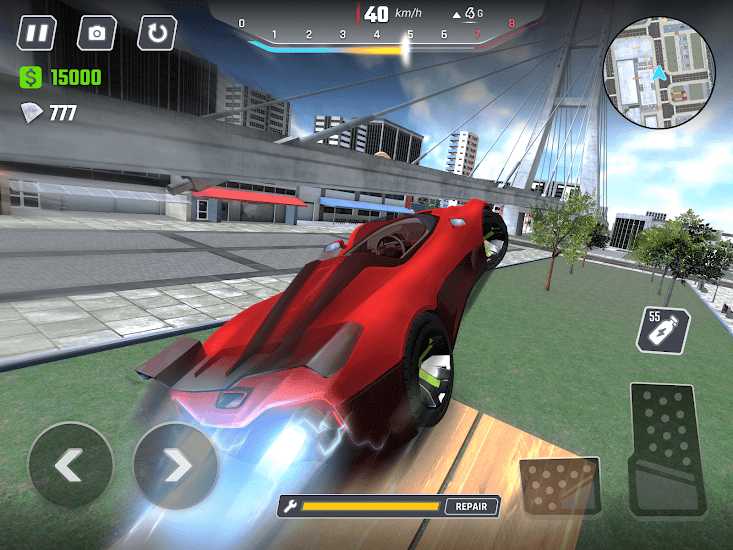733x550 pixels.
Task: Open the circular minimap
Action: [659, 73]
